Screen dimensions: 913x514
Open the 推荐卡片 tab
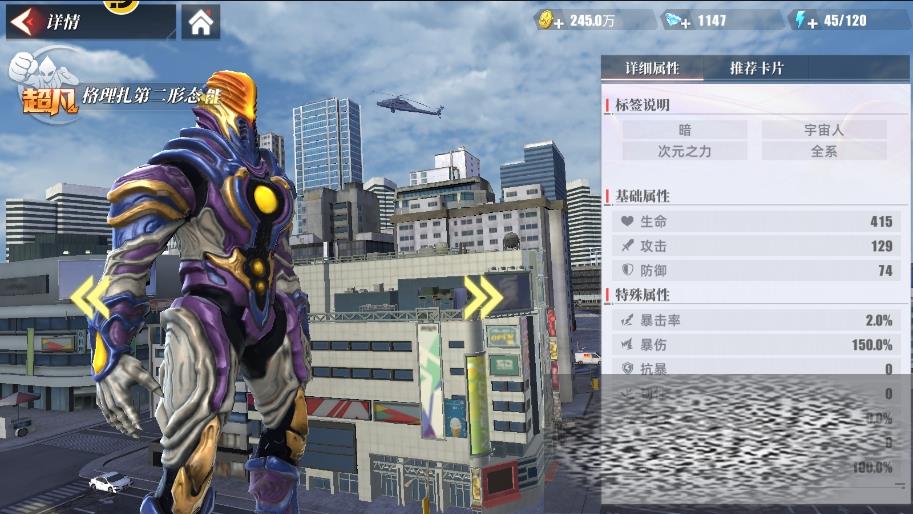[756, 68]
